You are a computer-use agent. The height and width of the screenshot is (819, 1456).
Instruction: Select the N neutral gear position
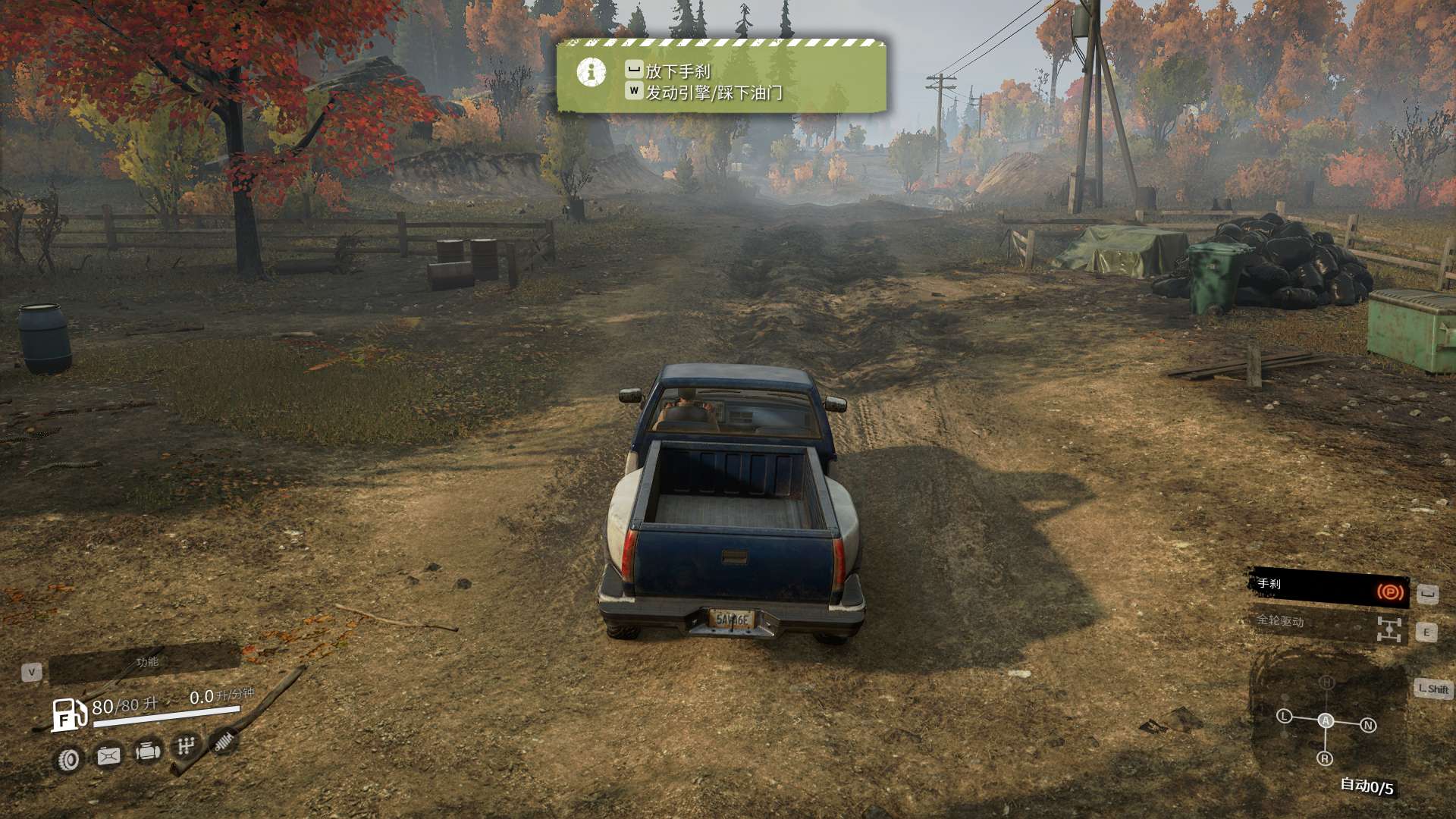[1368, 725]
